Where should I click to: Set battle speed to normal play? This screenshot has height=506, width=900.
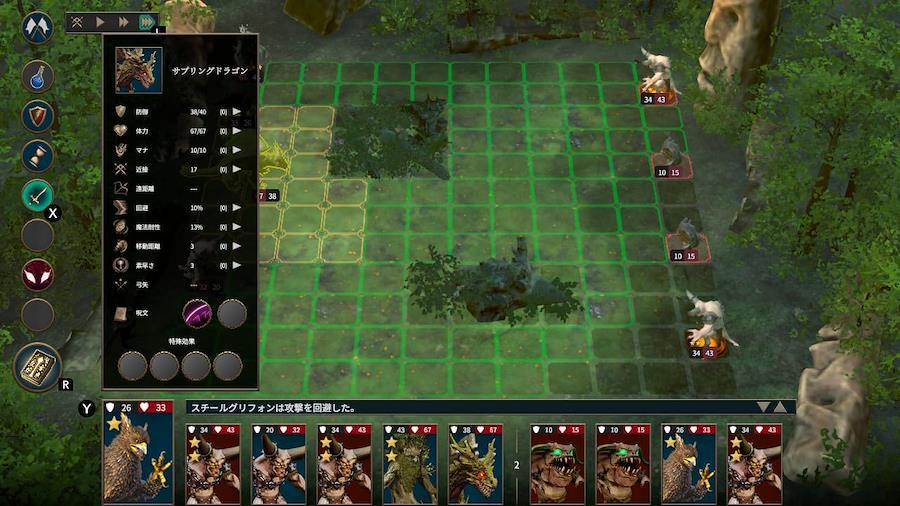tap(100, 21)
